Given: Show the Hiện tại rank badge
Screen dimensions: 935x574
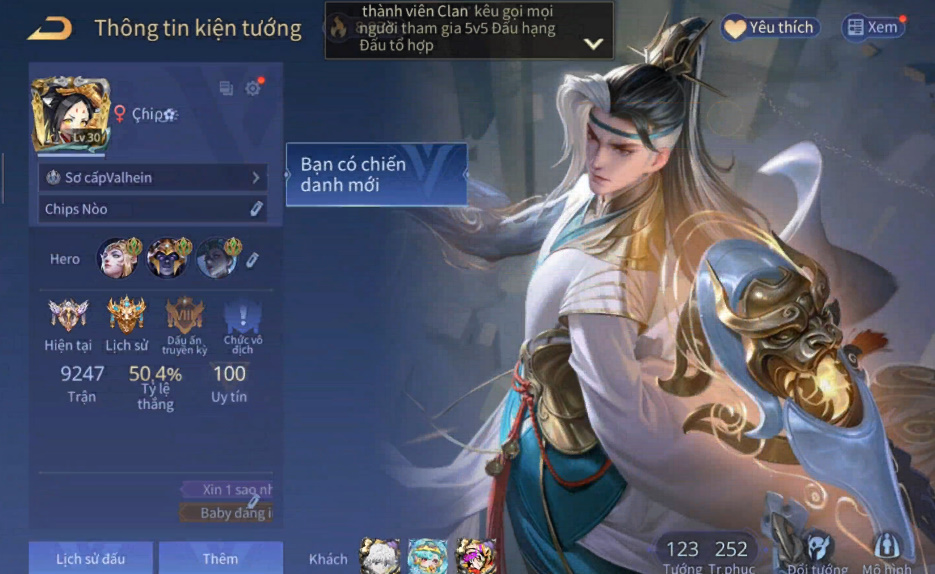Looking at the screenshot, I should (x=68, y=316).
